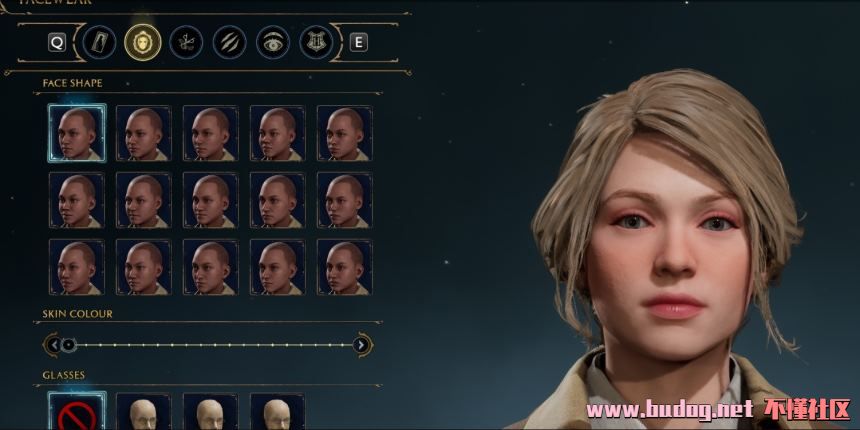Open the claw-mark scars and complexion tab
The image size is (860, 430).
coord(229,42)
